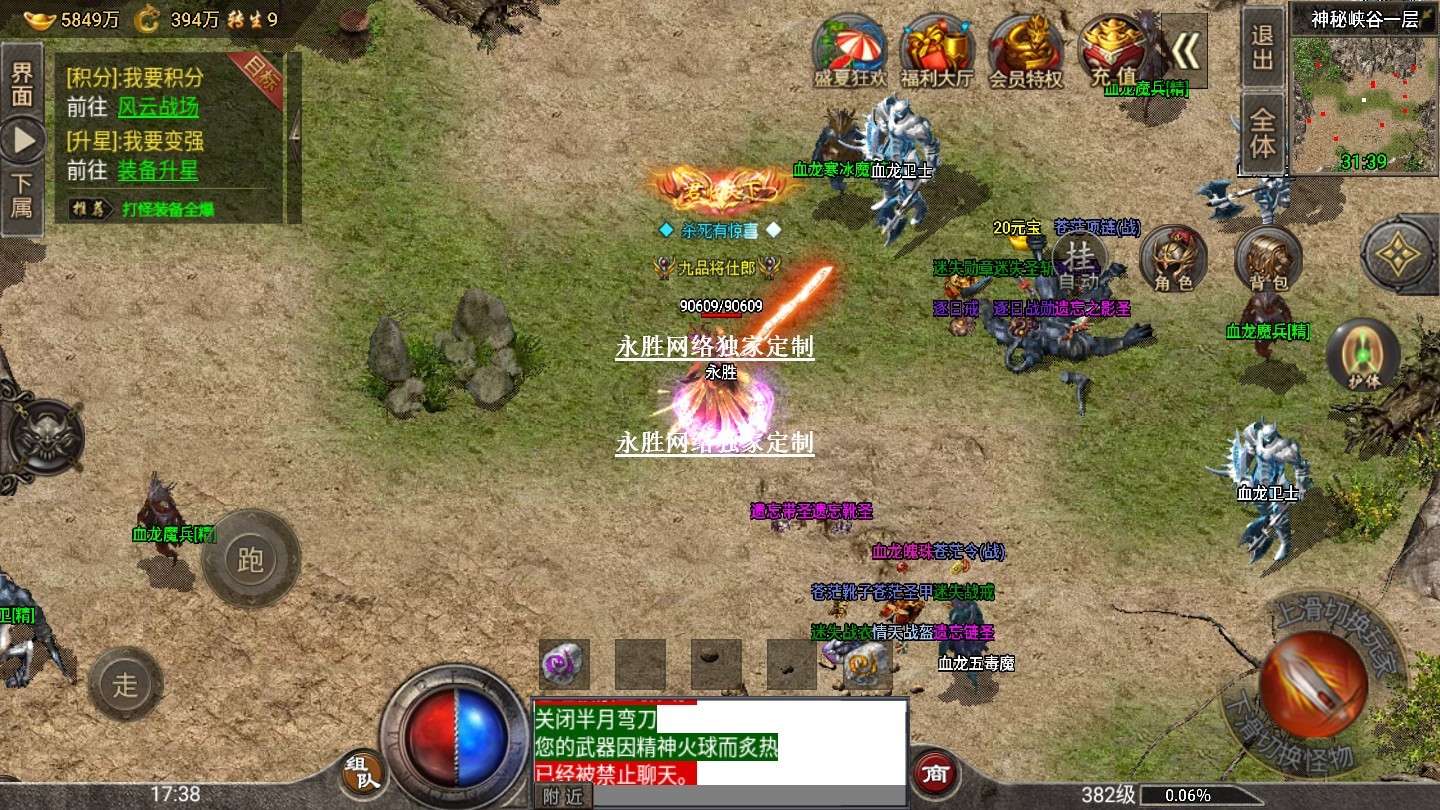This screenshot has width=1440, height=810.
Task: Open the 背包 backpack inventory
Action: [x=1267, y=260]
